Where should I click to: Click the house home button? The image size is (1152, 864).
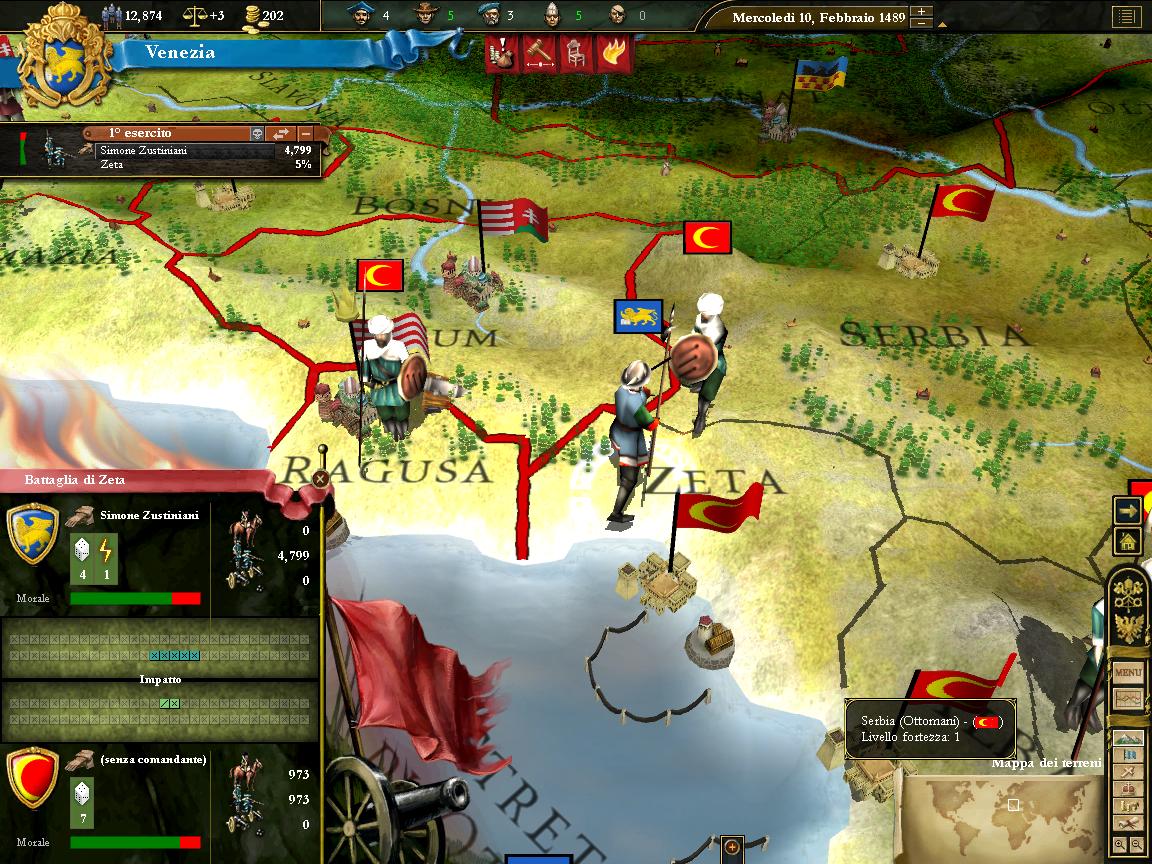(1128, 541)
